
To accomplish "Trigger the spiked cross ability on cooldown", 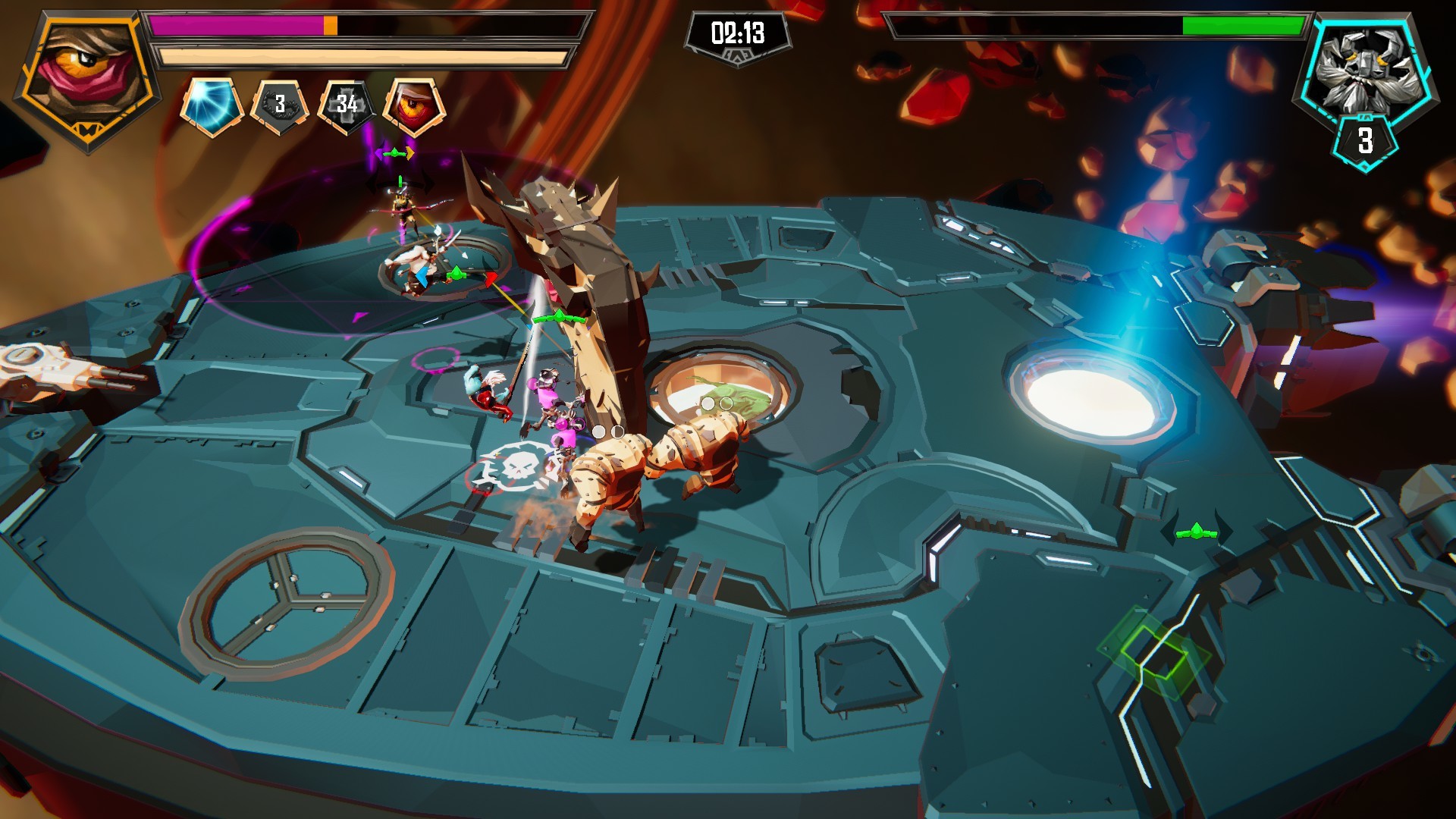I will click(x=347, y=105).
